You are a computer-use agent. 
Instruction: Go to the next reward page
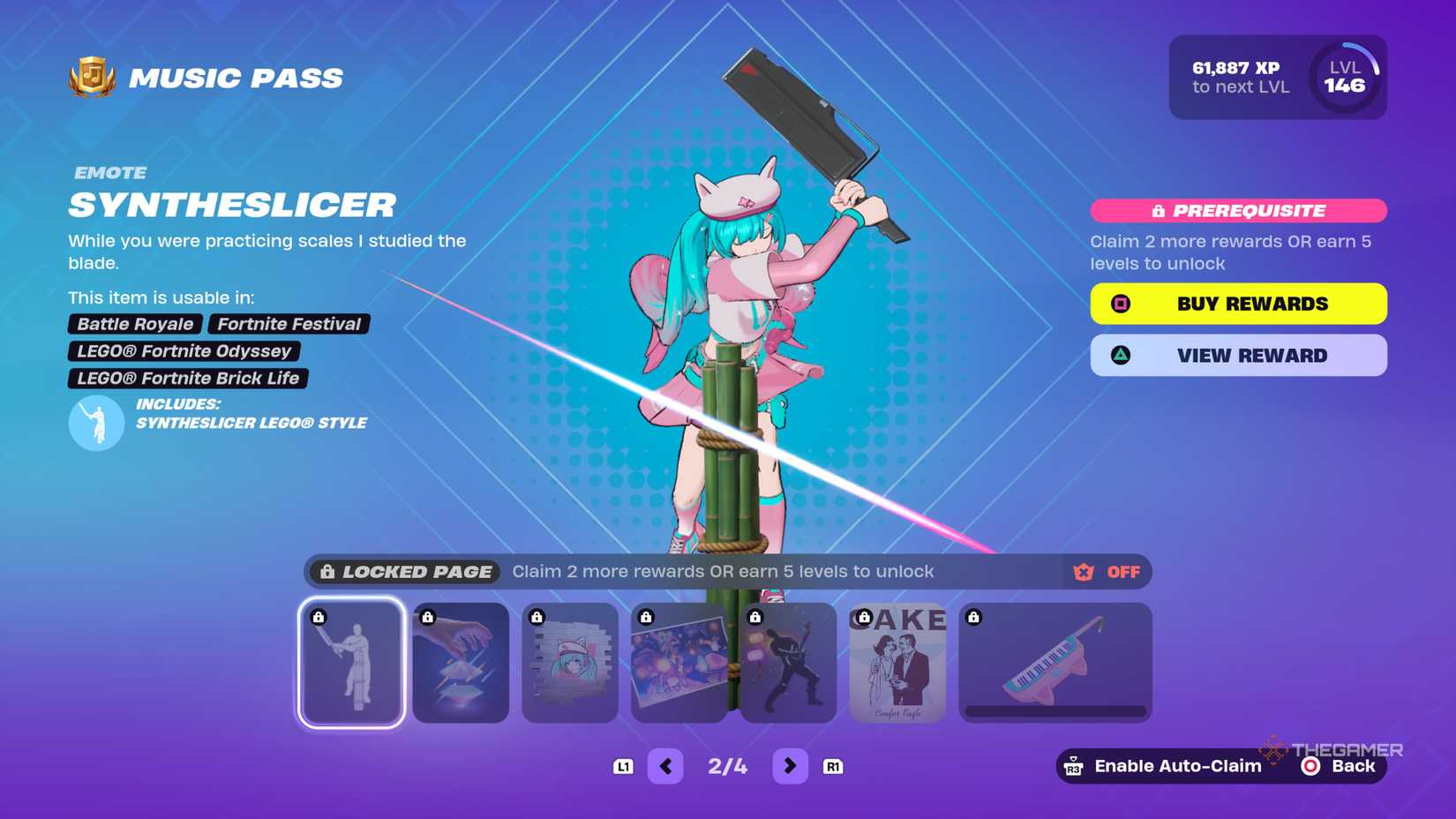[790, 765]
